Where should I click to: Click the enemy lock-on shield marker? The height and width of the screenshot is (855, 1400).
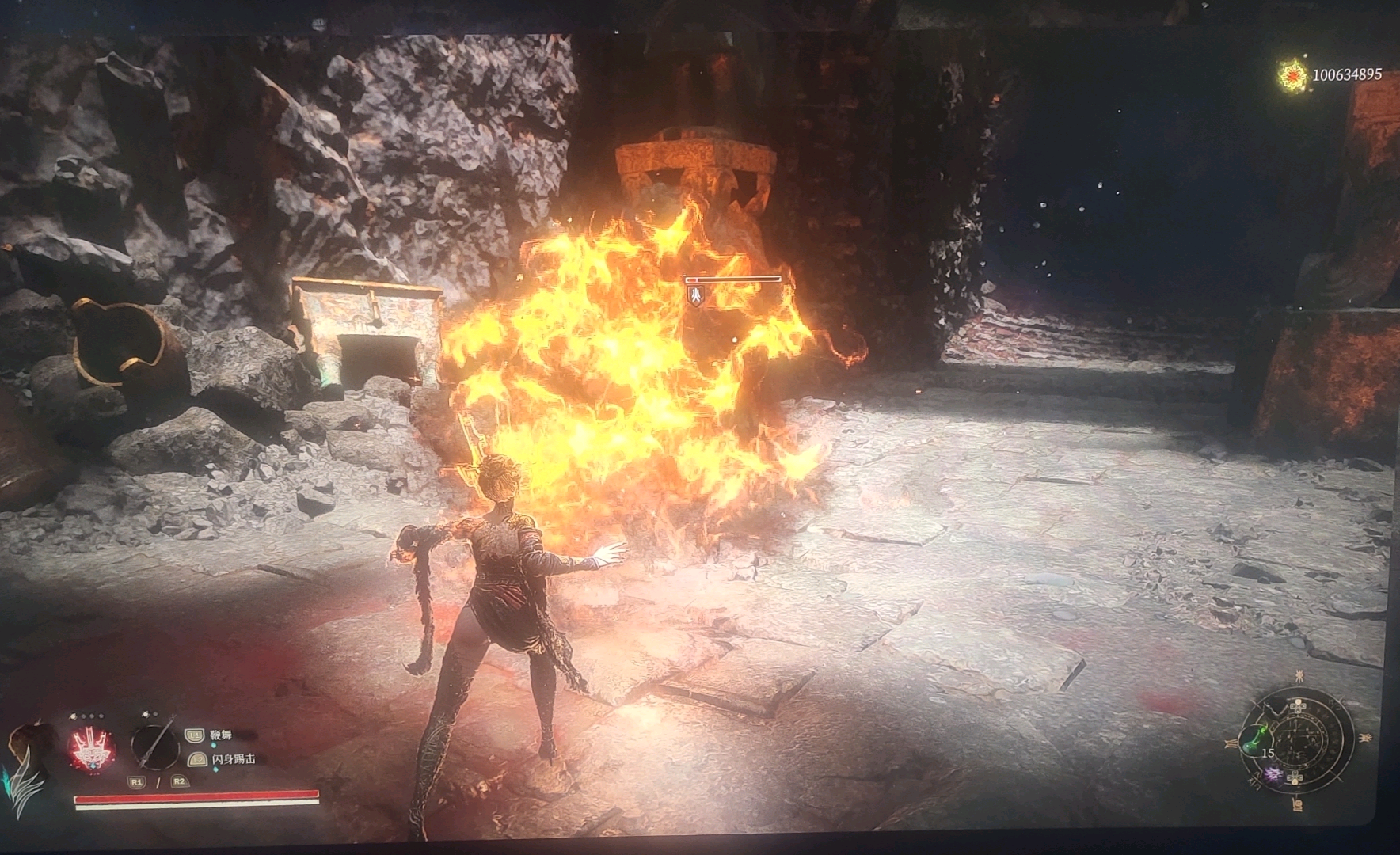coord(696,296)
